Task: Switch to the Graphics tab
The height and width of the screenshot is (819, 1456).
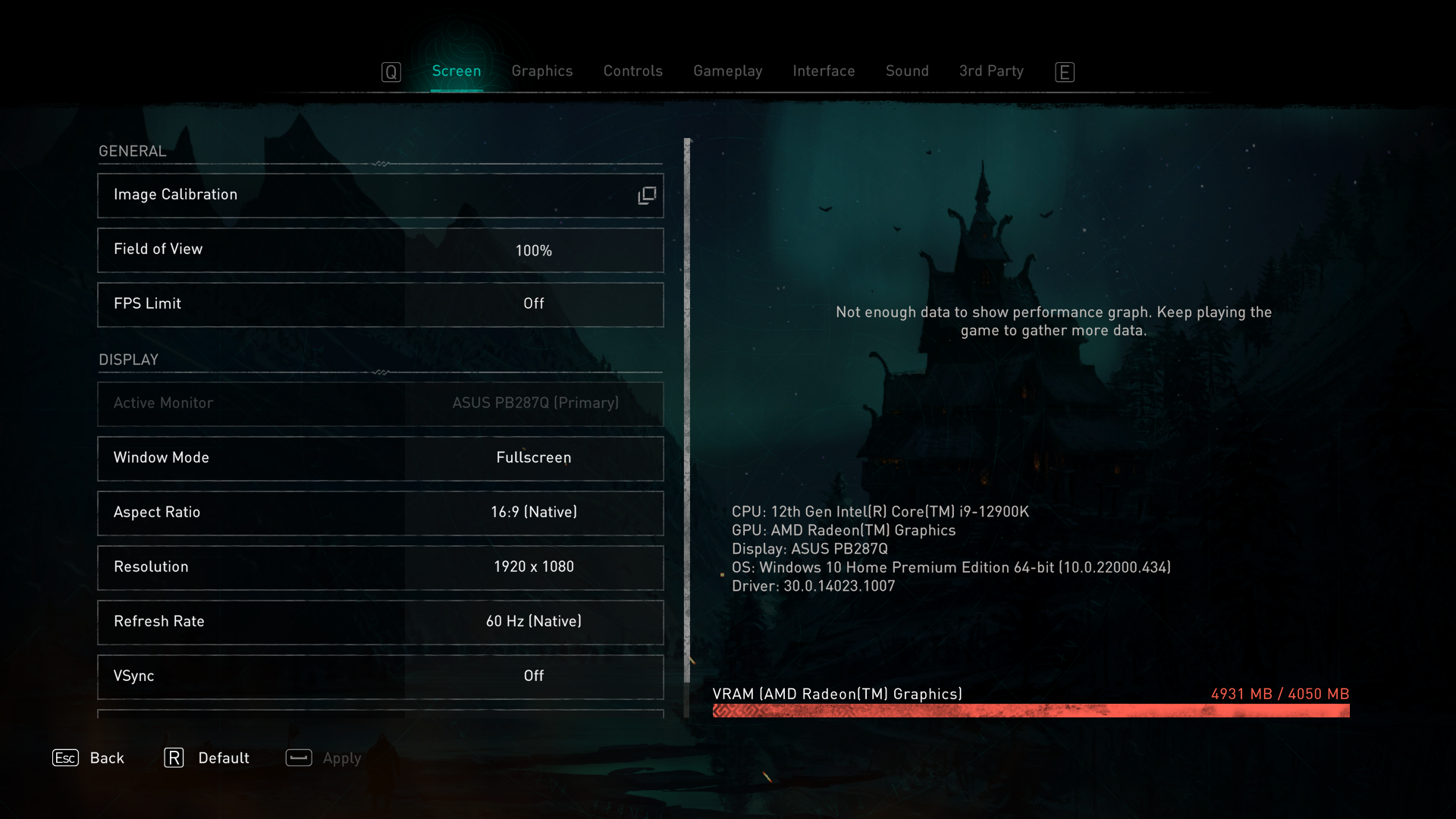Action: pyautogui.click(x=541, y=71)
